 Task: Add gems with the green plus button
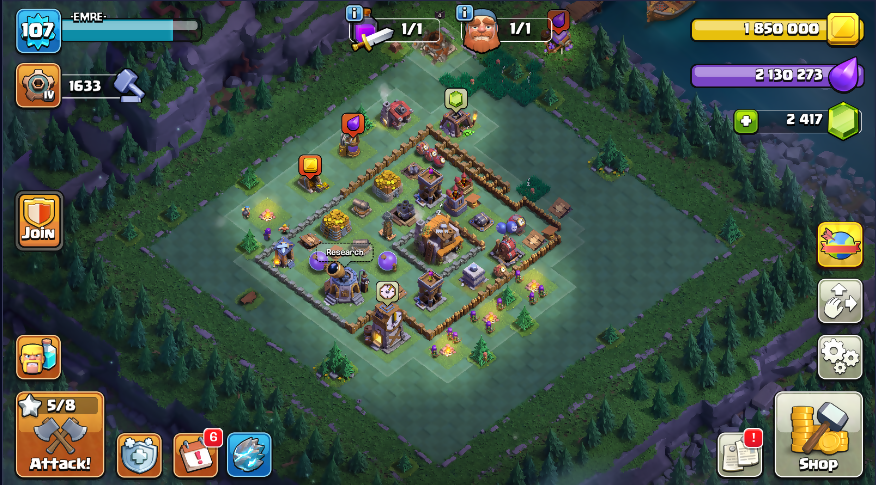tap(746, 121)
